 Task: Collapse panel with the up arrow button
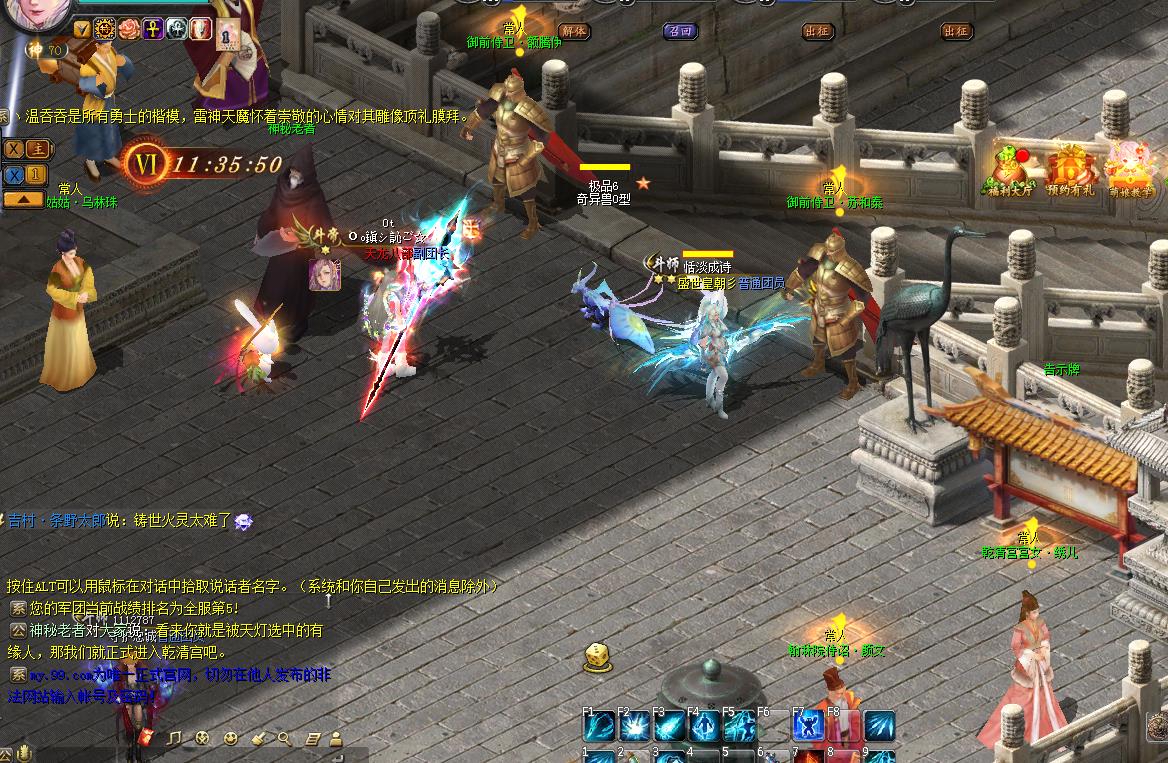pyautogui.click(x=23, y=199)
